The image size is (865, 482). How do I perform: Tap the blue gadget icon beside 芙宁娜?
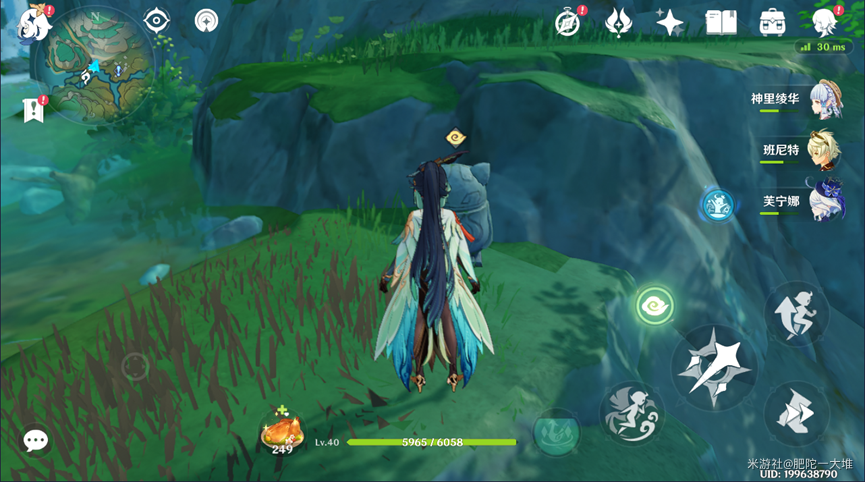[717, 205]
